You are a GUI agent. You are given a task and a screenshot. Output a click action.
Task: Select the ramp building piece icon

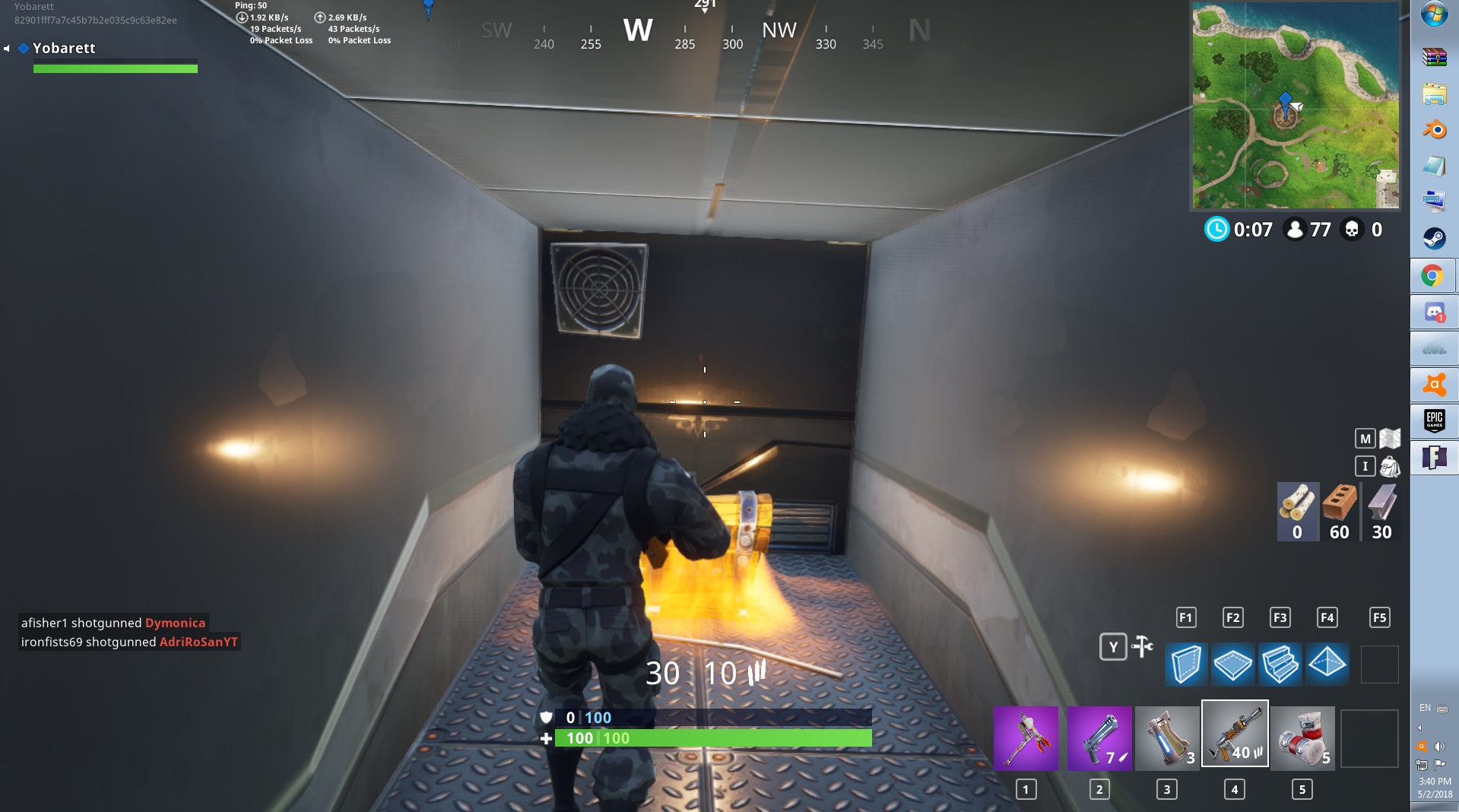click(x=1281, y=664)
